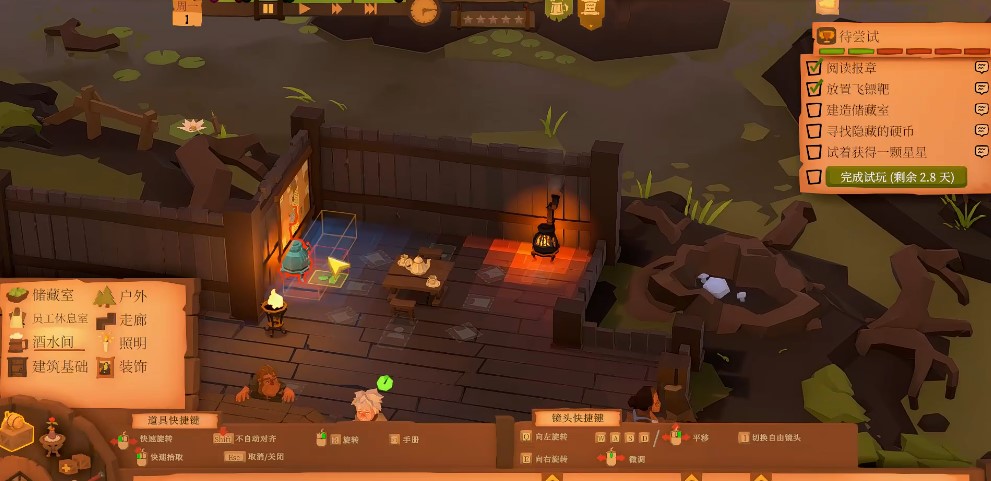Select the 寻找隐藏的硬币 objective
991x481 pixels.
[x=870, y=131]
